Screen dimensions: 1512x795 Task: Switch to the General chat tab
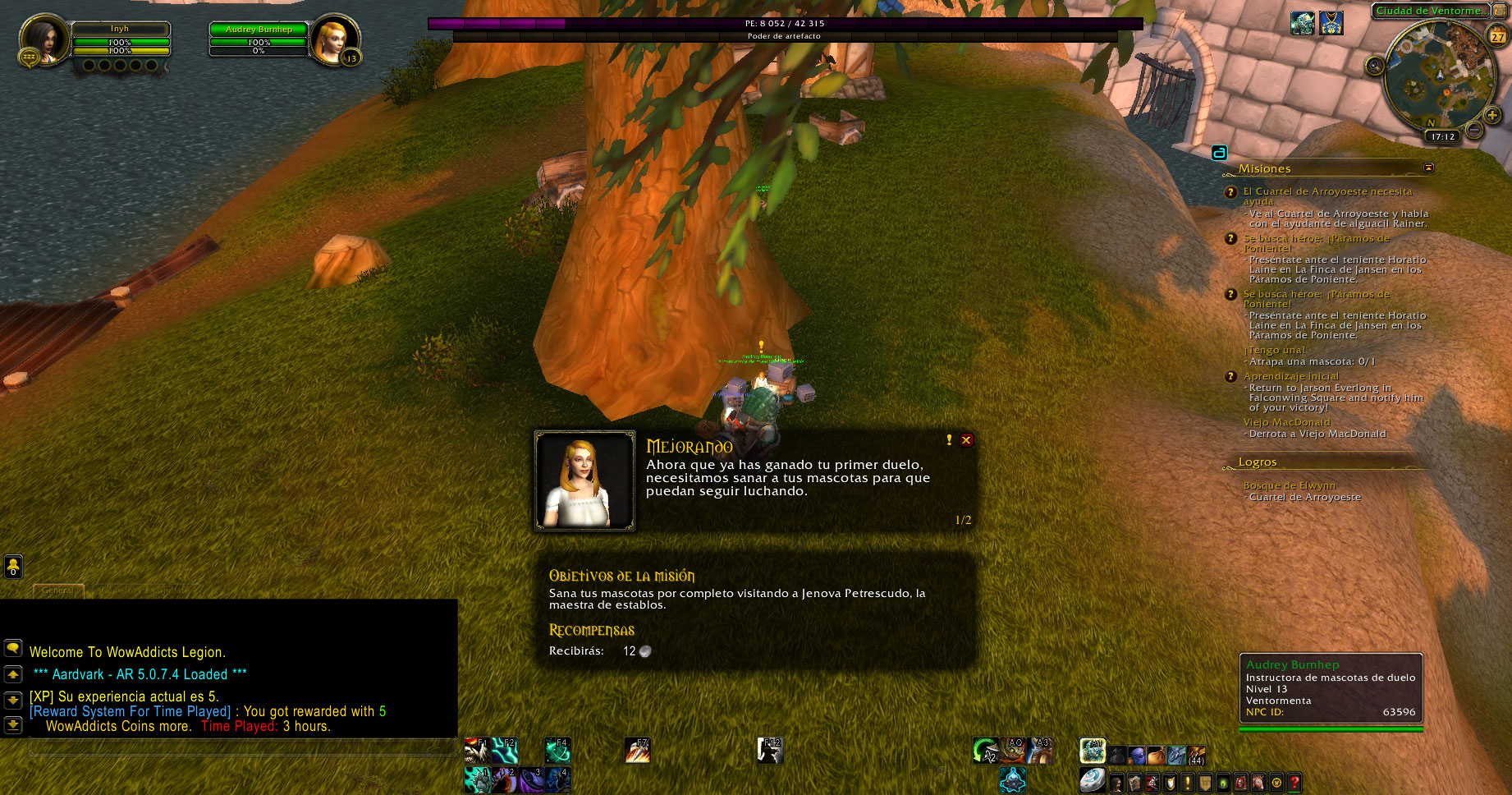click(57, 591)
